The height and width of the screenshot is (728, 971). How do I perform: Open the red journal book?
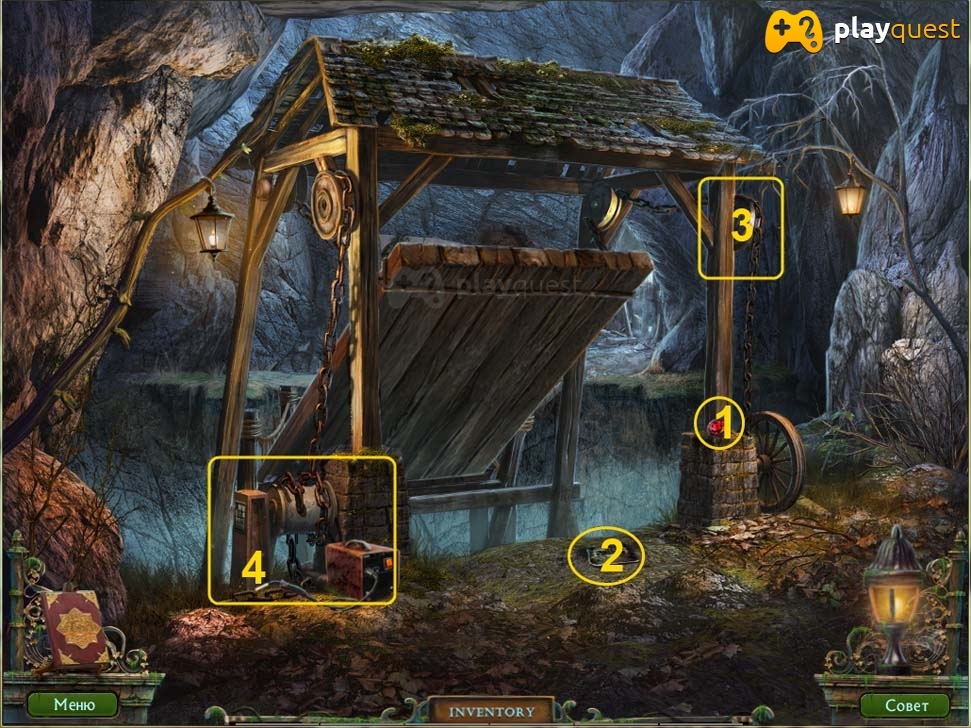[73, 627]
